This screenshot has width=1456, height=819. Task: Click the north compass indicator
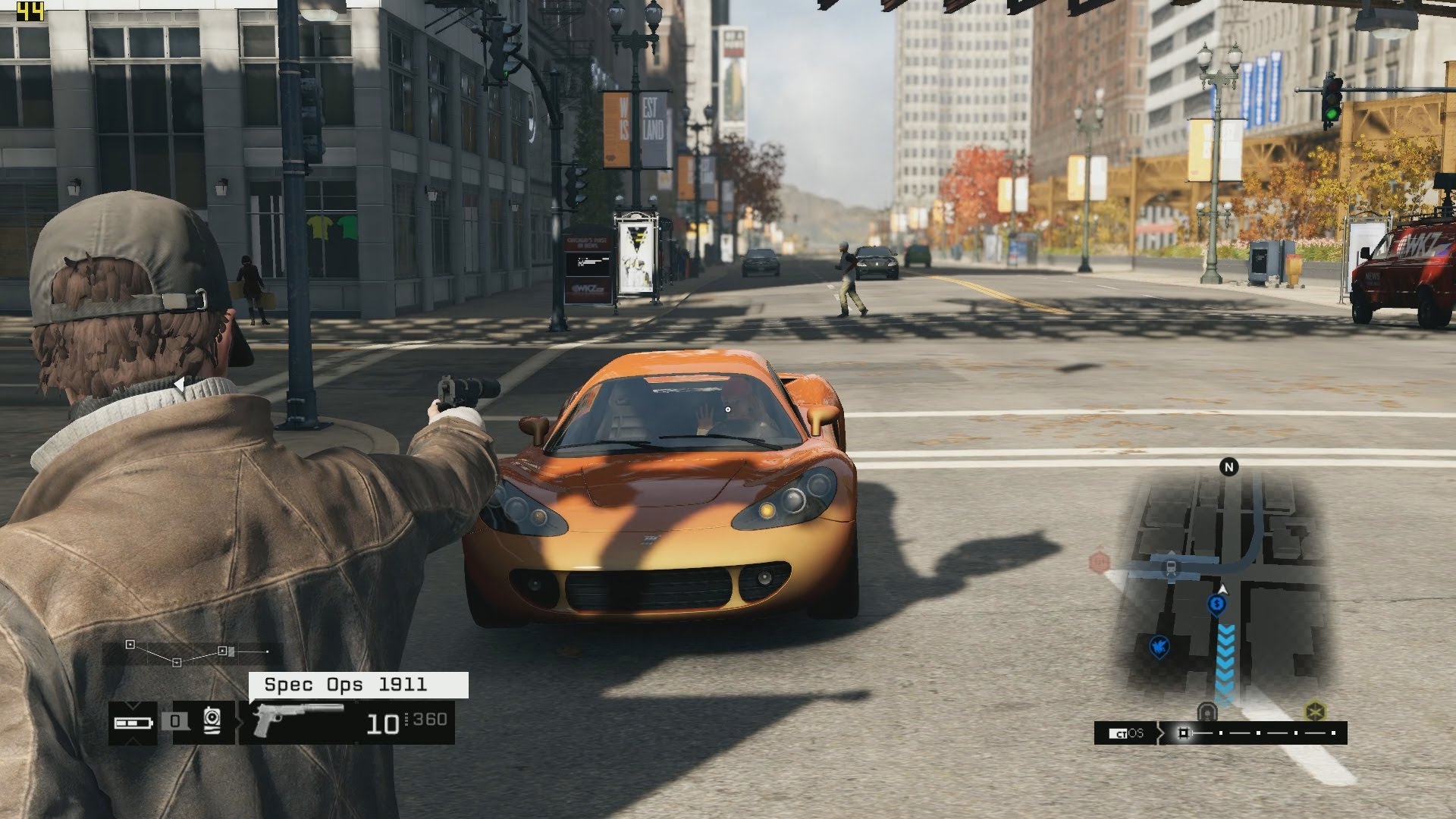1228,467
